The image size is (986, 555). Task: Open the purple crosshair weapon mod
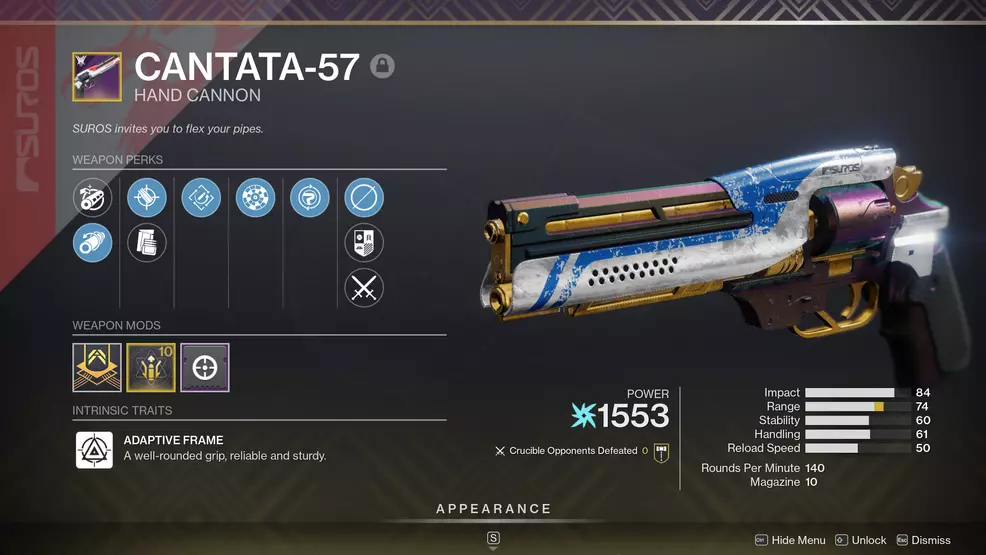coord(205,368)
